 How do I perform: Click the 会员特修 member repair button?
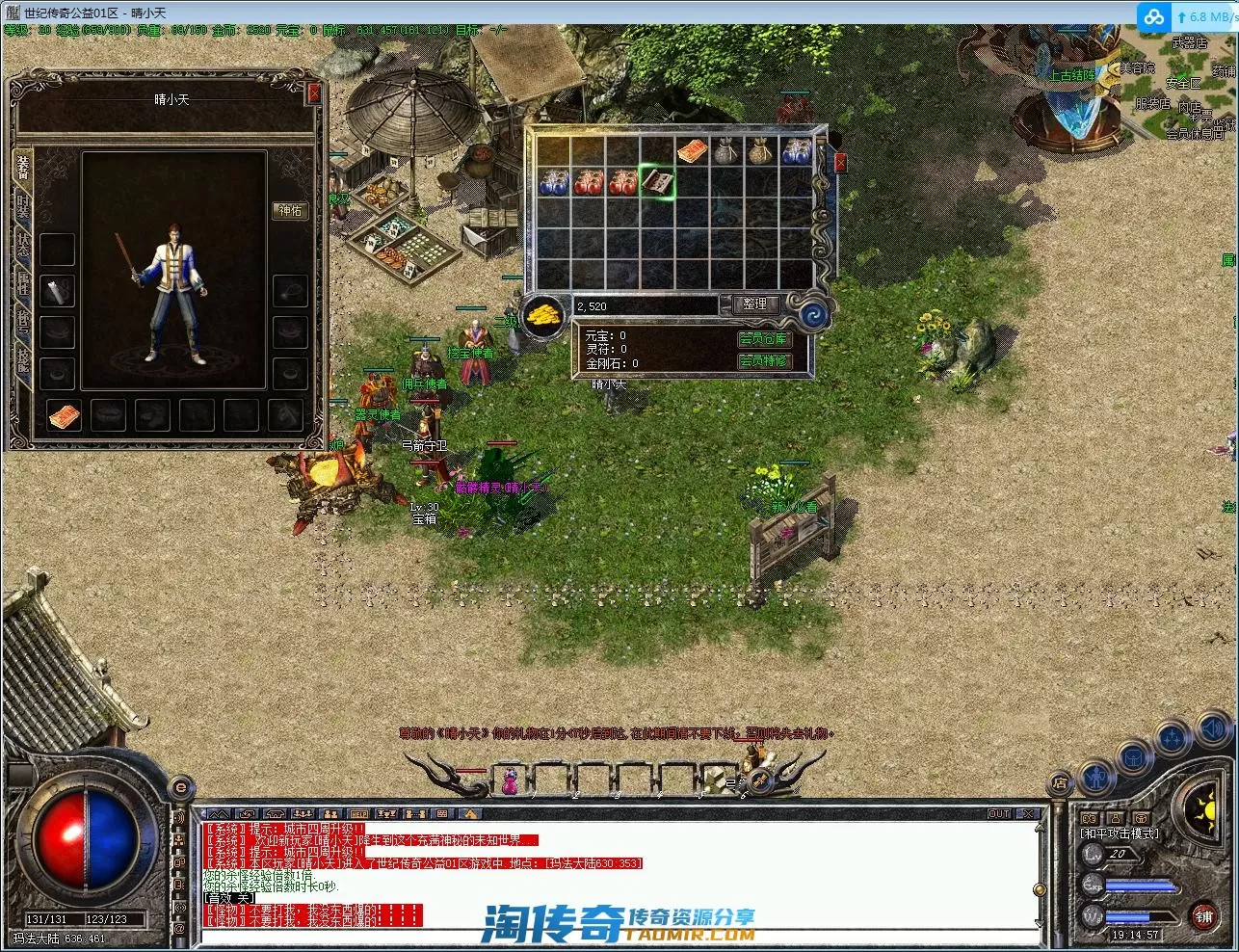point(763,361)
